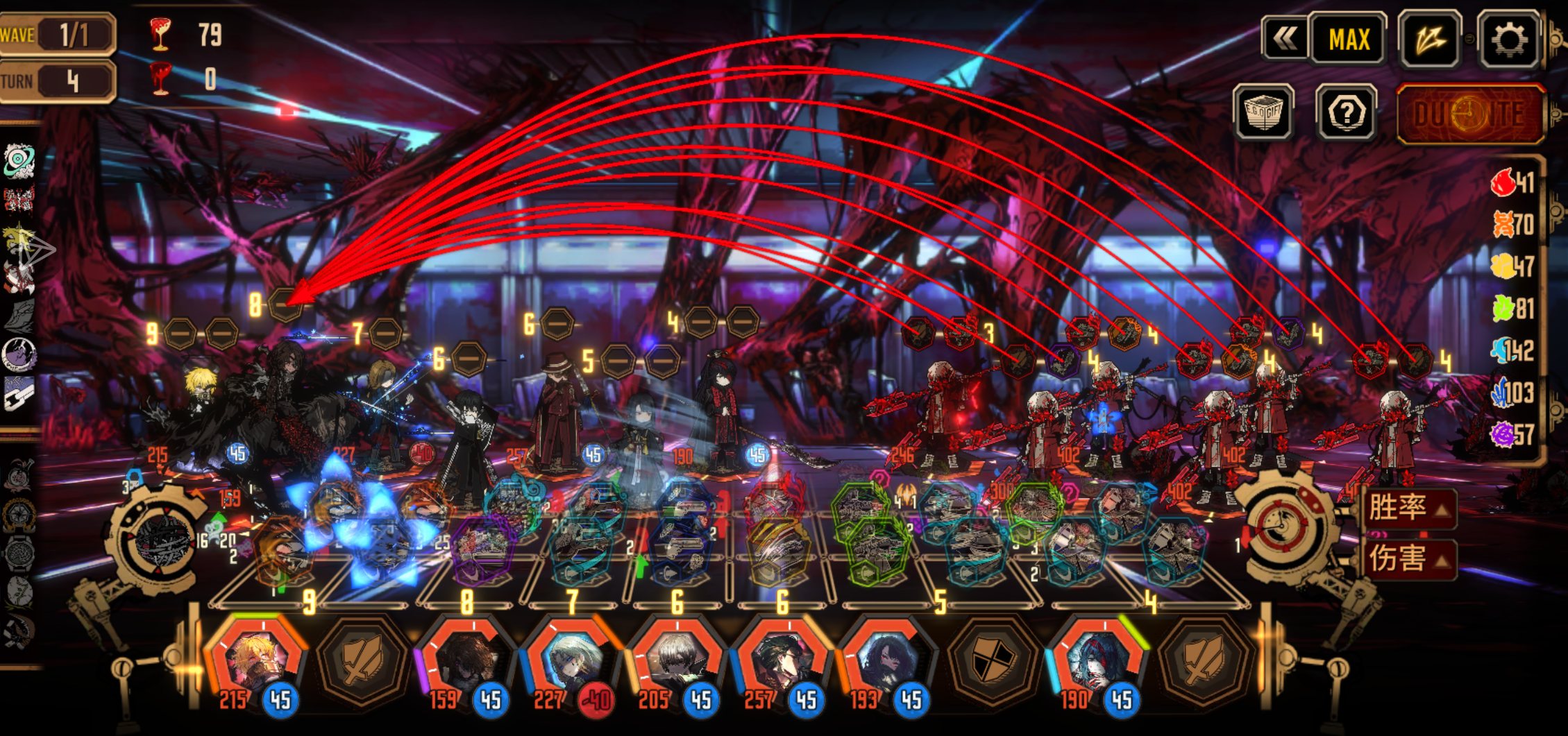Open the E.G.O Gift box
The height and width of the screenshot is (736, 1568).
click(1263, 112)
